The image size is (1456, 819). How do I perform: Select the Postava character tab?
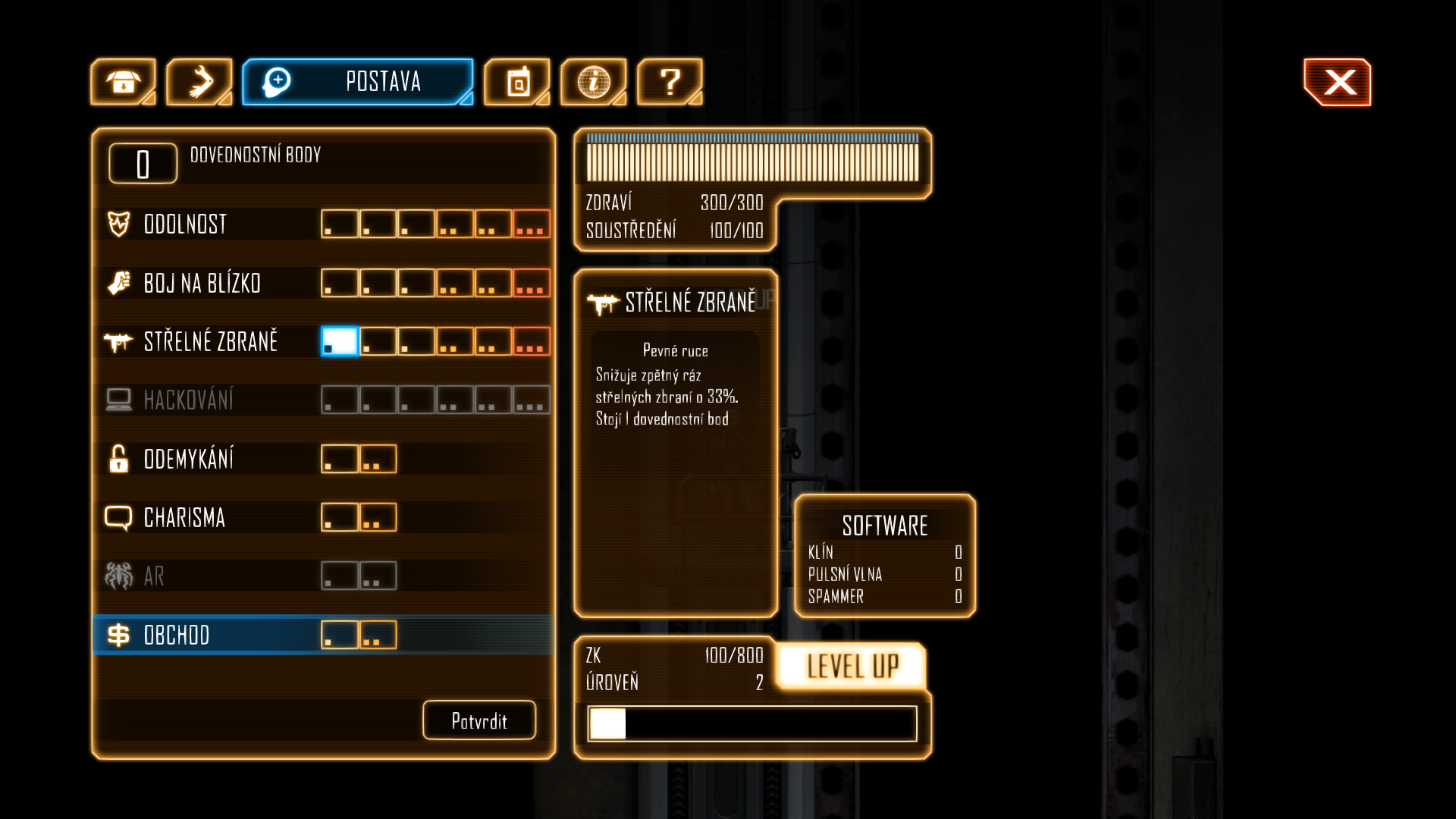tap(358, 82)
